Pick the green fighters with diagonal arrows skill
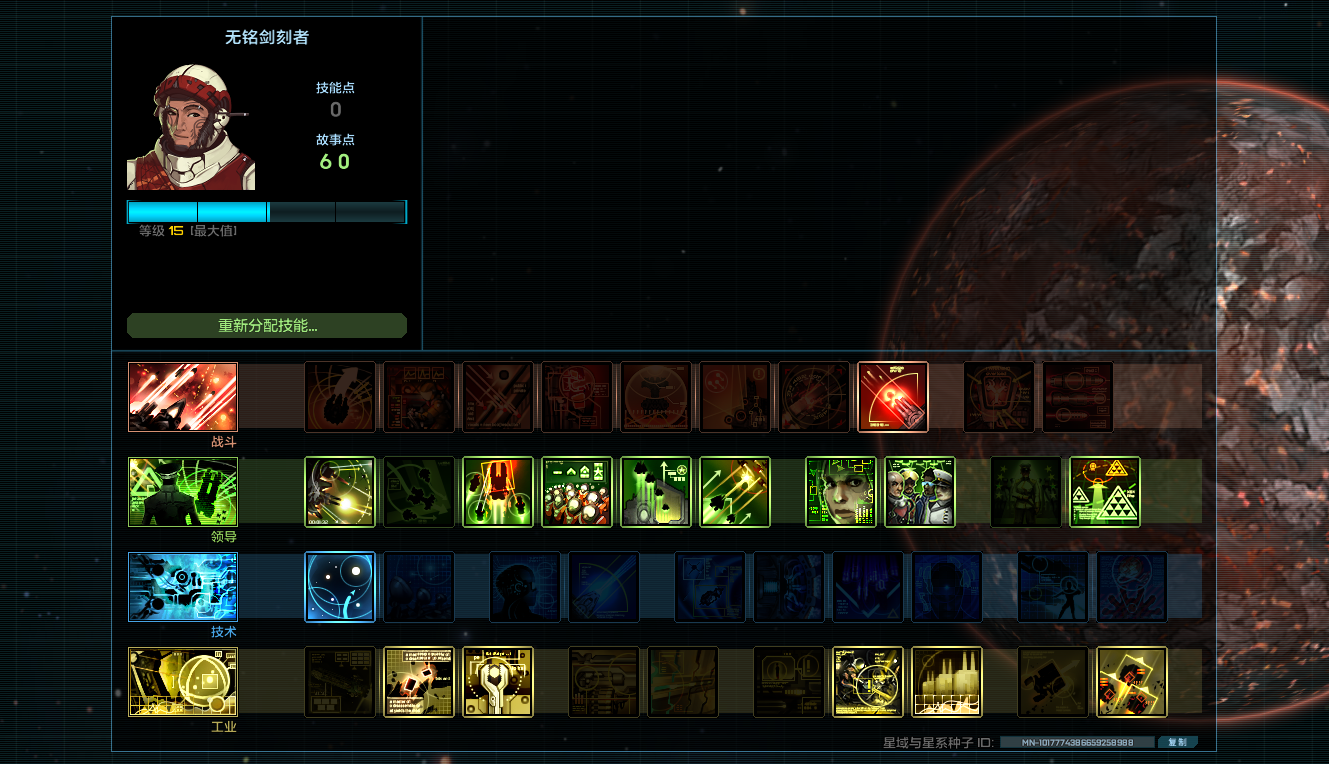 [735, 492]
